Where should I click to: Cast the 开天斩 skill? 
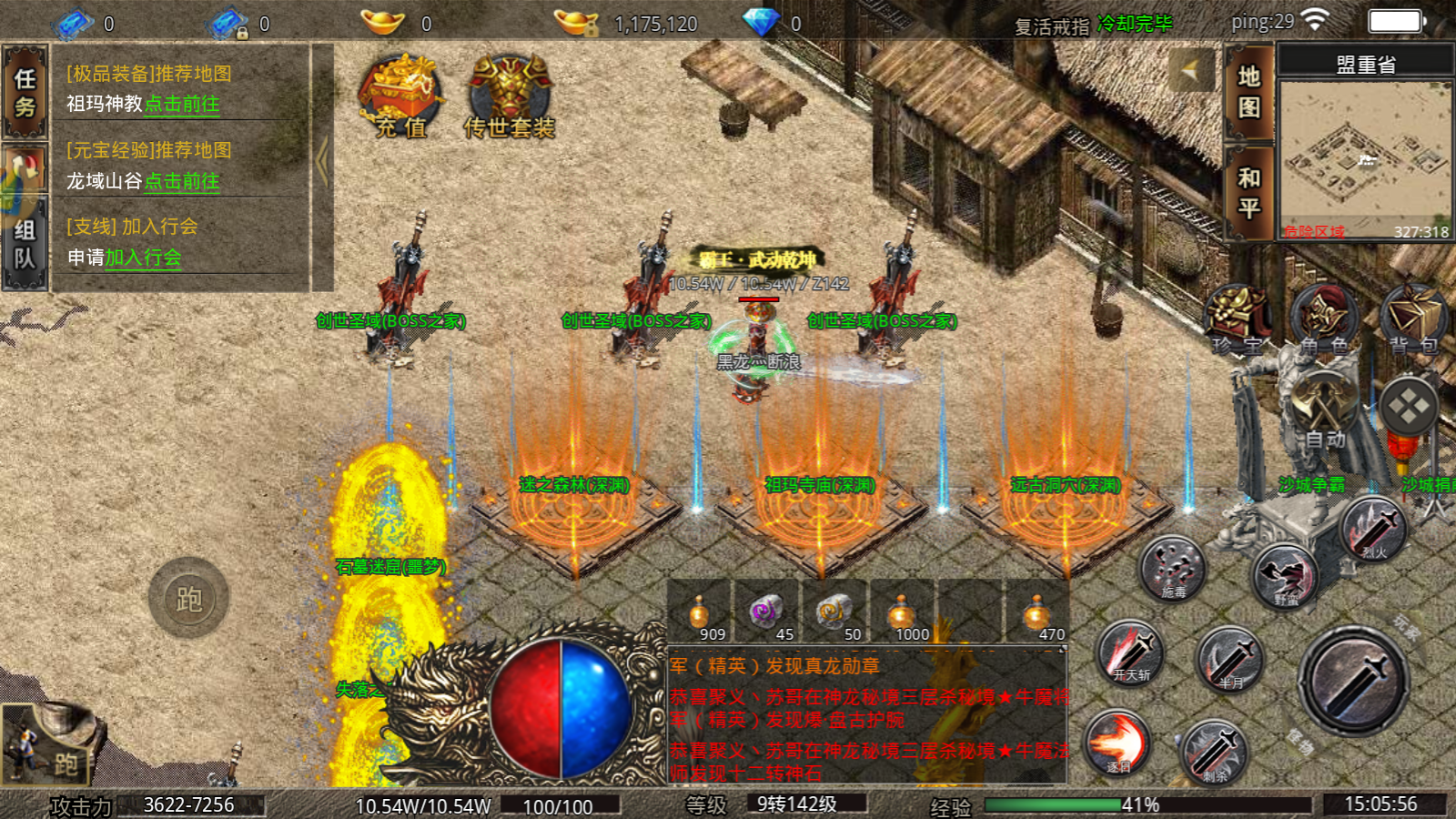1131,652
